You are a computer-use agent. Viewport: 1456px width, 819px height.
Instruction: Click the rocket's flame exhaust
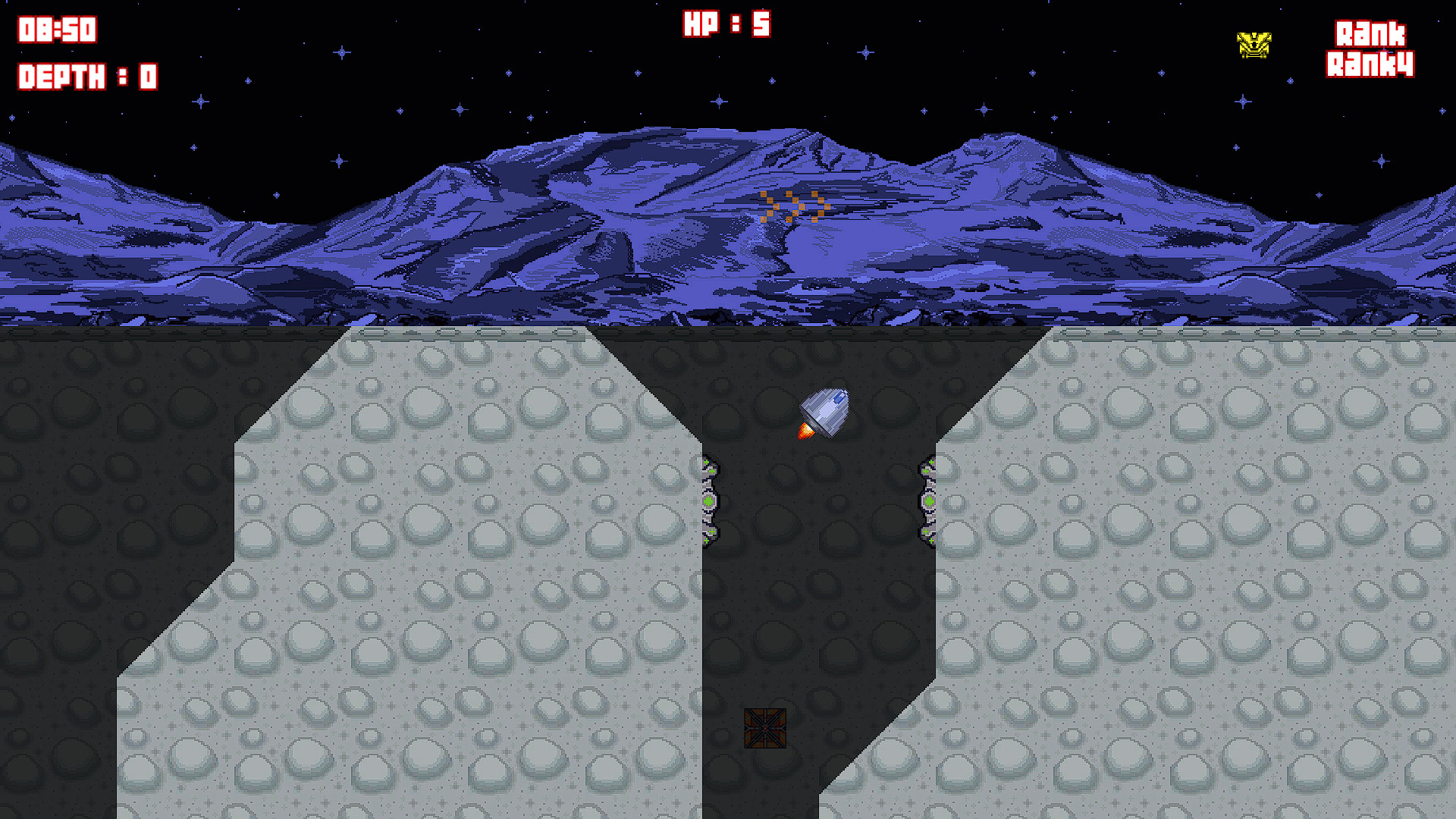[805, 432]
